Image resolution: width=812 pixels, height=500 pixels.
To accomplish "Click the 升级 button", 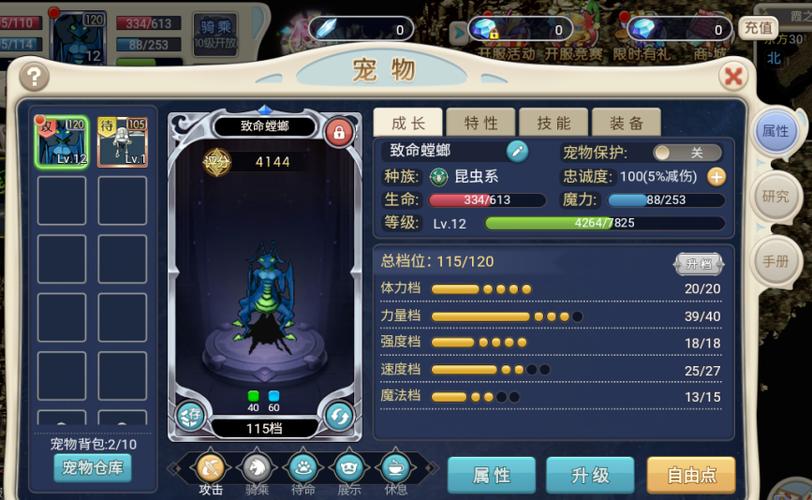I will click(590, 475).
